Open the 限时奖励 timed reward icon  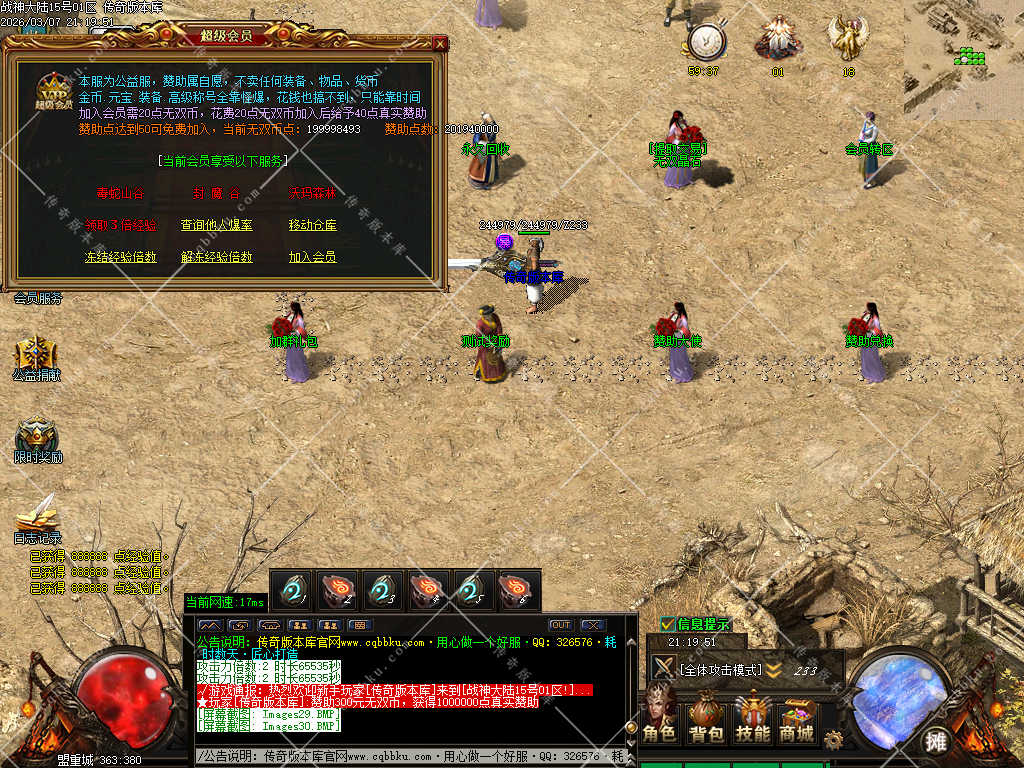37,436
